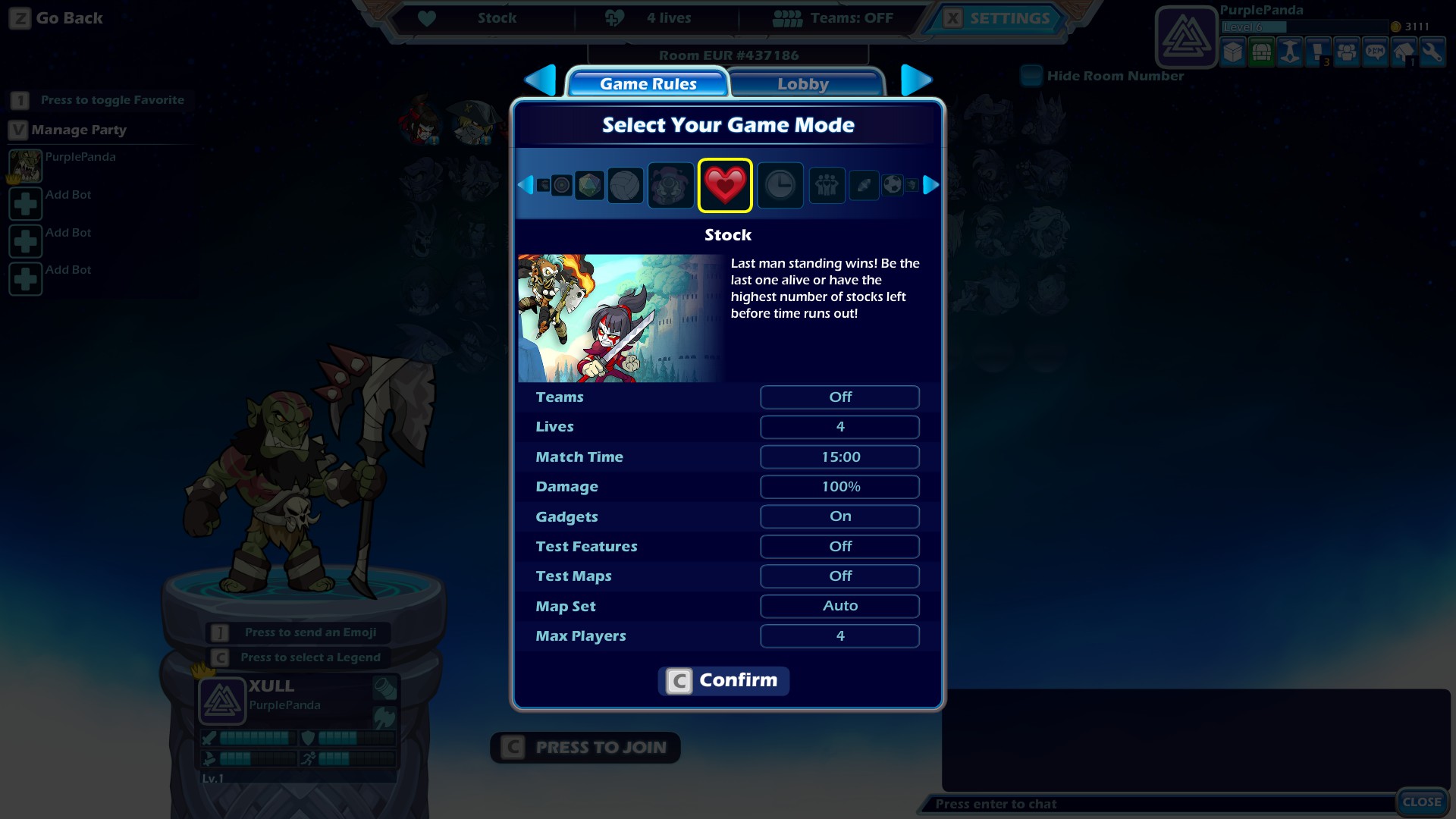Choose the volleyball game mode icon
This screenshot has height=819, width=1456.
[x=625, y=185]
